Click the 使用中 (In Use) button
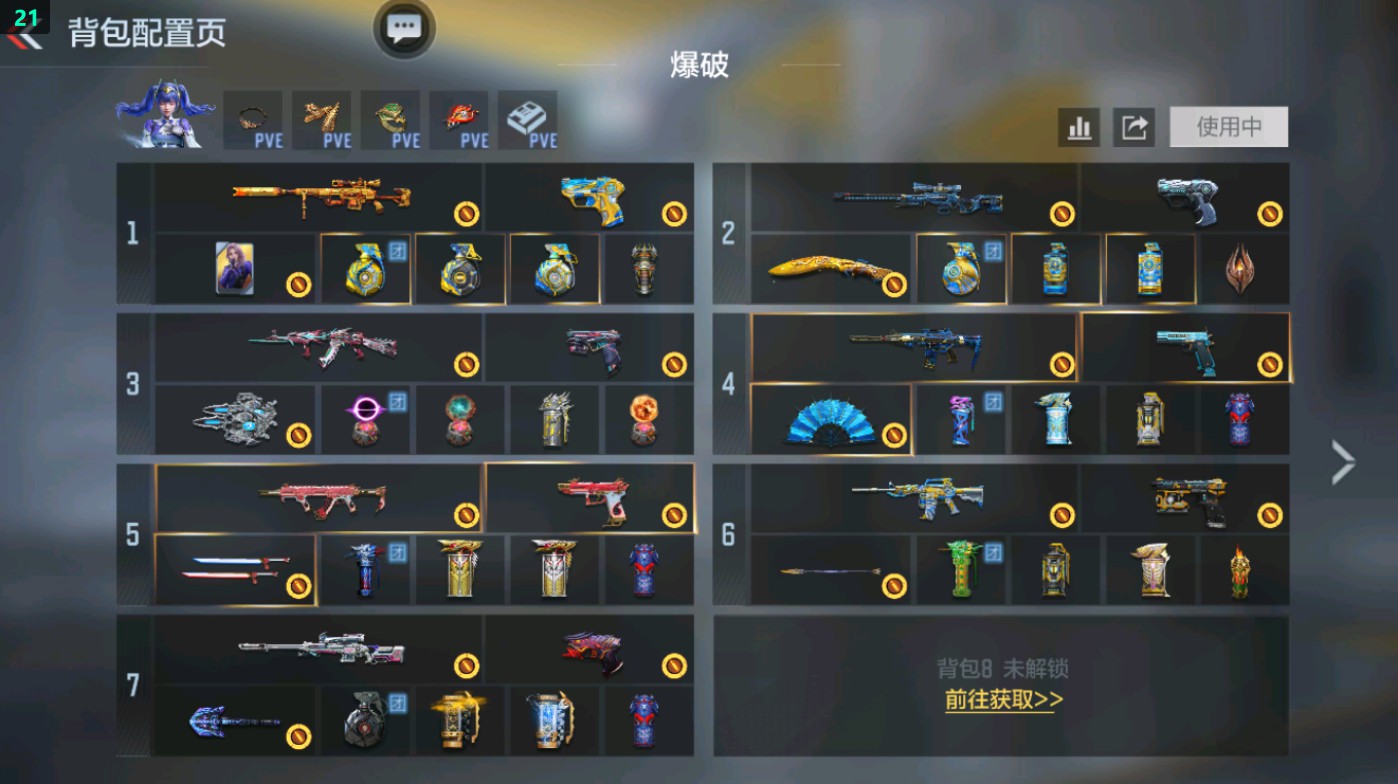This screenshot has width=1398, height=784. click(x=1228, y=126)
